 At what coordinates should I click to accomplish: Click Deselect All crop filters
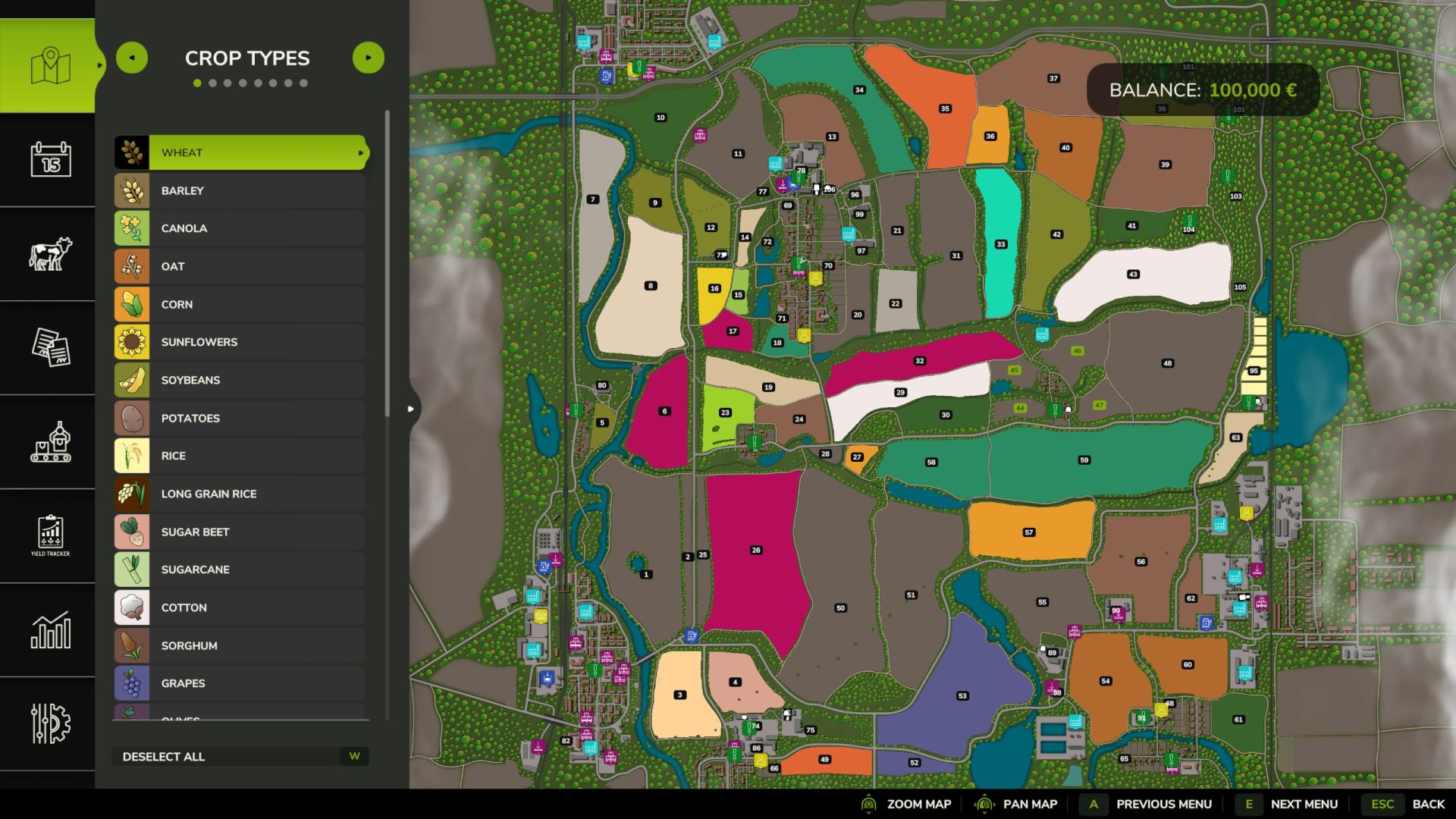point(240,756)
